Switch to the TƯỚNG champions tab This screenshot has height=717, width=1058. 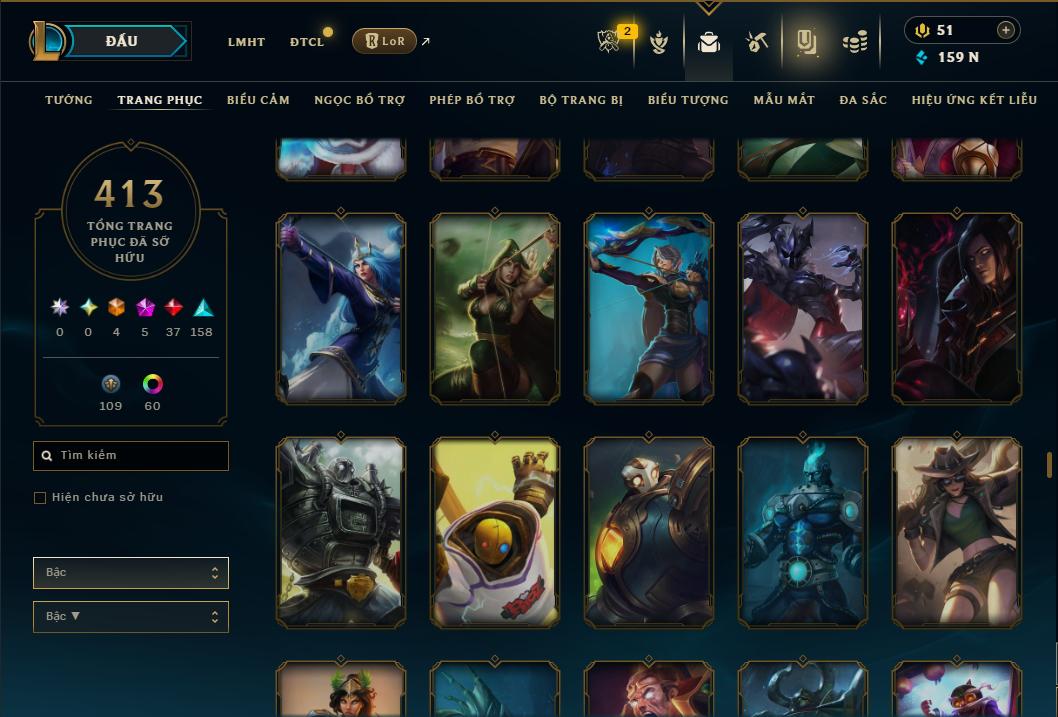click(x=69, y=100)
